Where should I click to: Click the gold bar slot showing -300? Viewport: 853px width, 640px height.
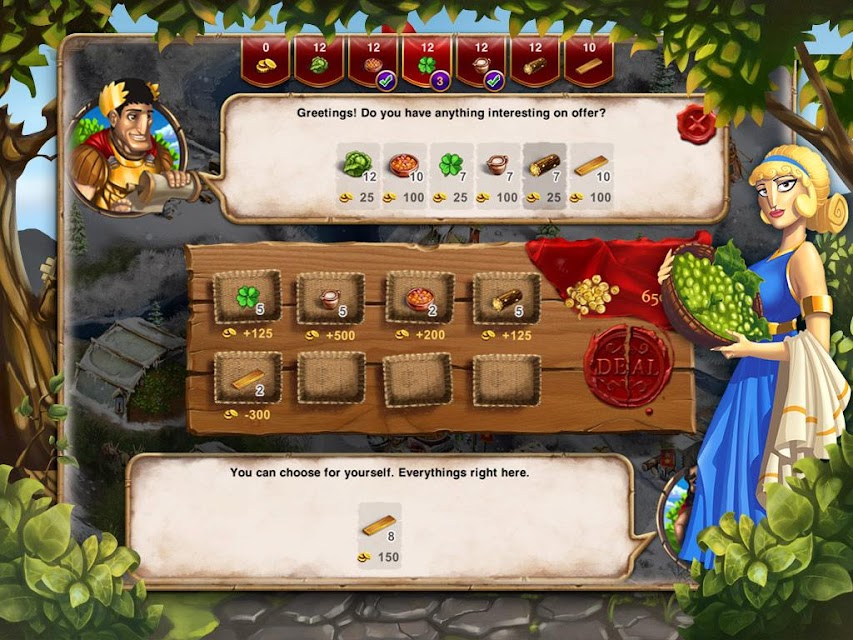pos(247,378)
